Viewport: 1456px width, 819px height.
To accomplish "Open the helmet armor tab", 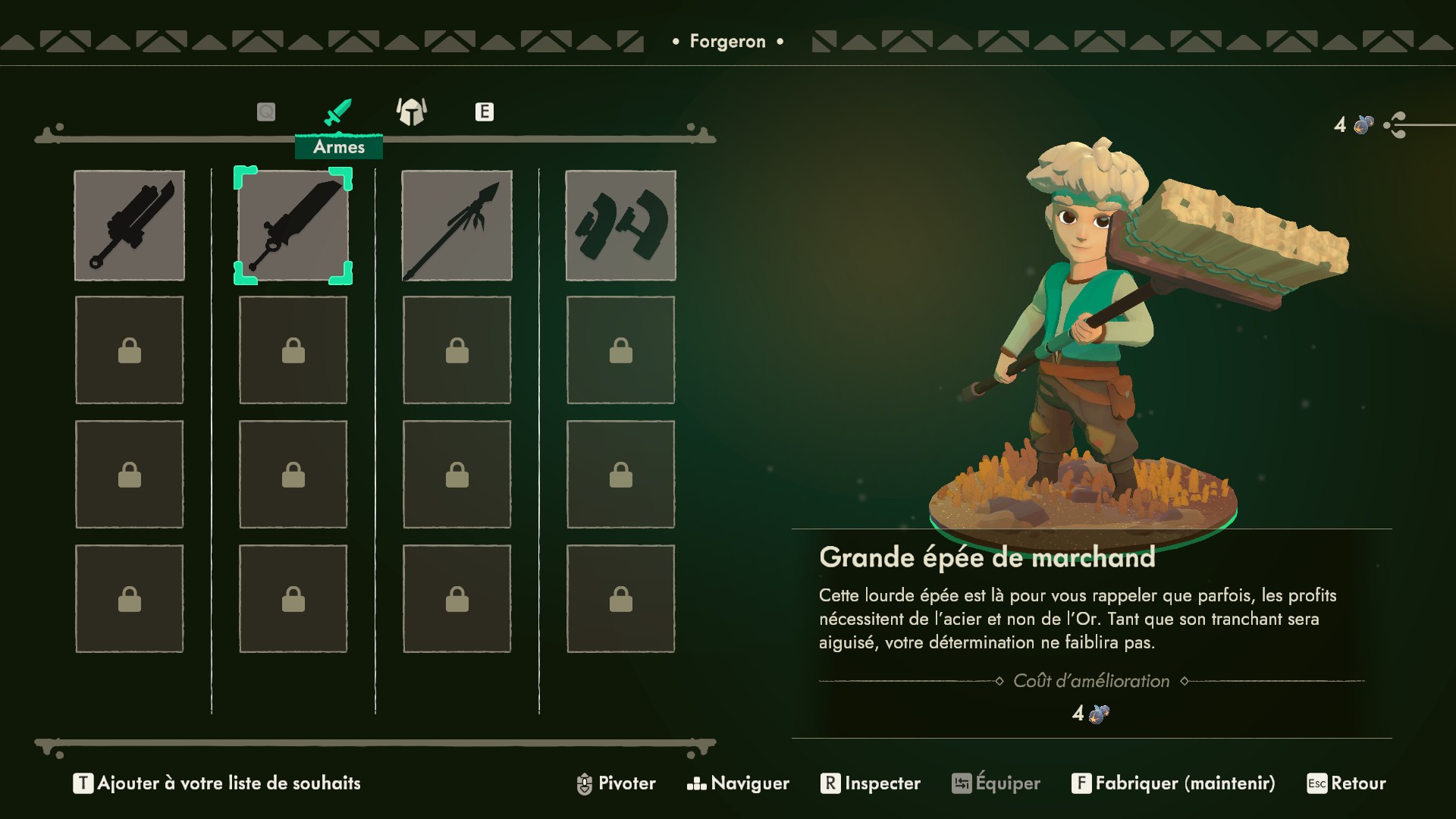I will [412, 112].
